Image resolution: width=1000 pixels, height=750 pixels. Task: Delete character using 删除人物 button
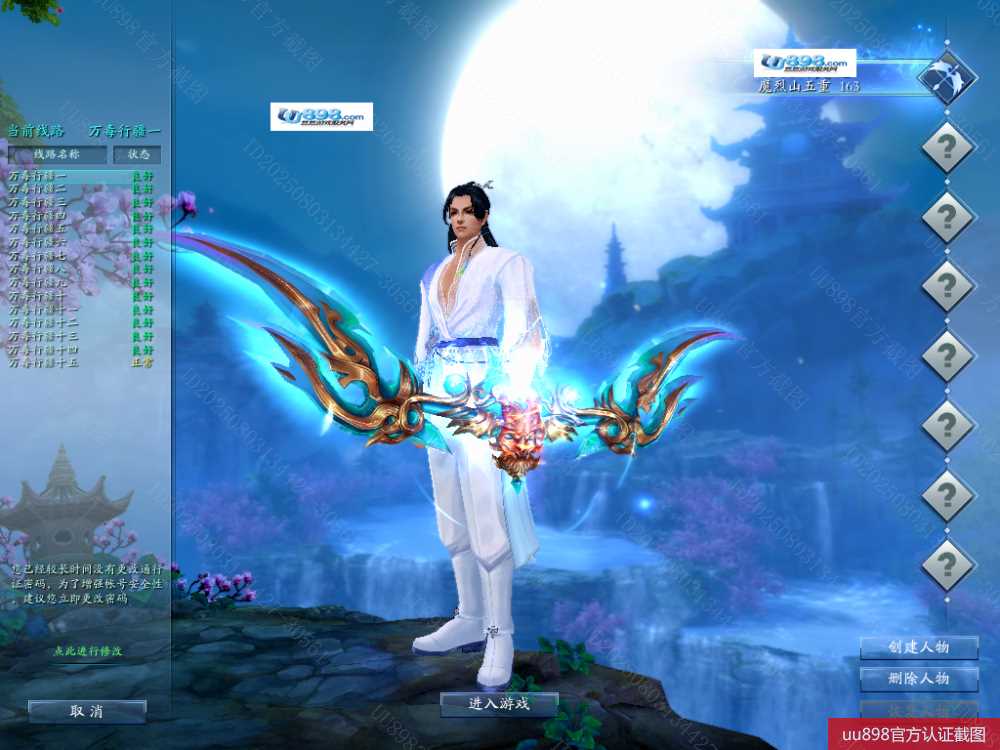tap(918, 679)
